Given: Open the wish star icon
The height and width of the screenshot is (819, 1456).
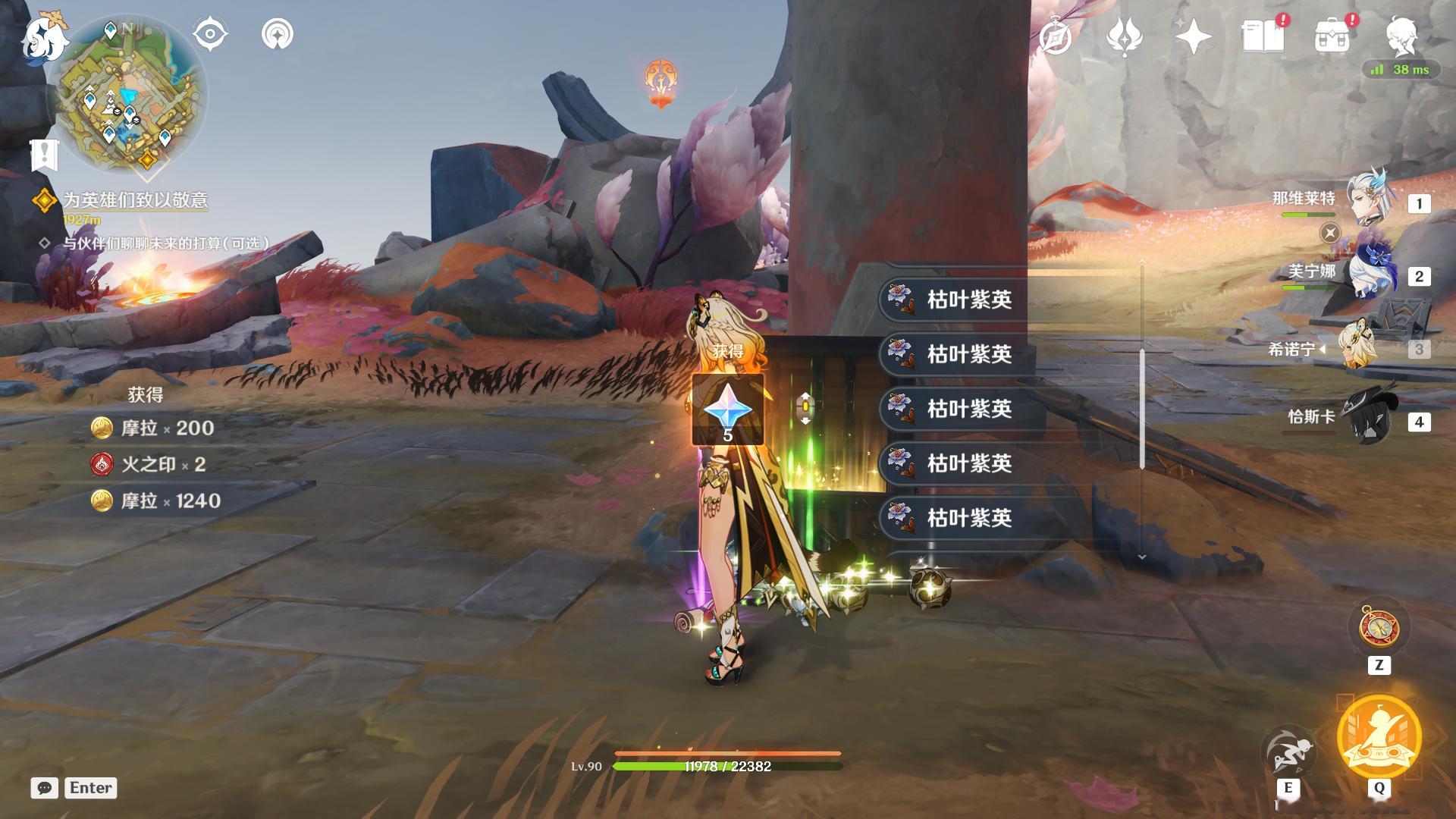Looking at the screenshot, I should pos(1193,36).
